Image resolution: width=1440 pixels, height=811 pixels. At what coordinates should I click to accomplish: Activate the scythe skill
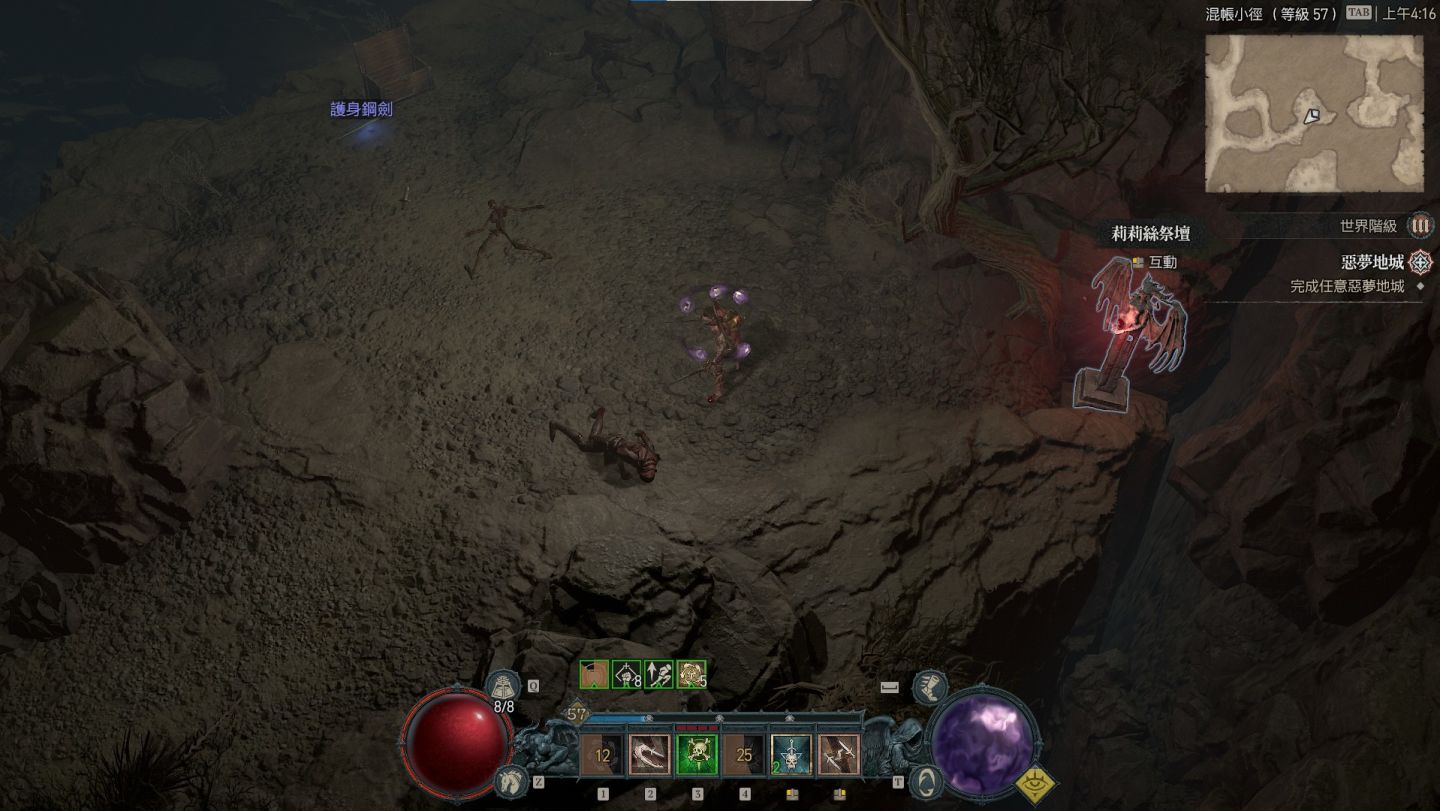point(650,756)
